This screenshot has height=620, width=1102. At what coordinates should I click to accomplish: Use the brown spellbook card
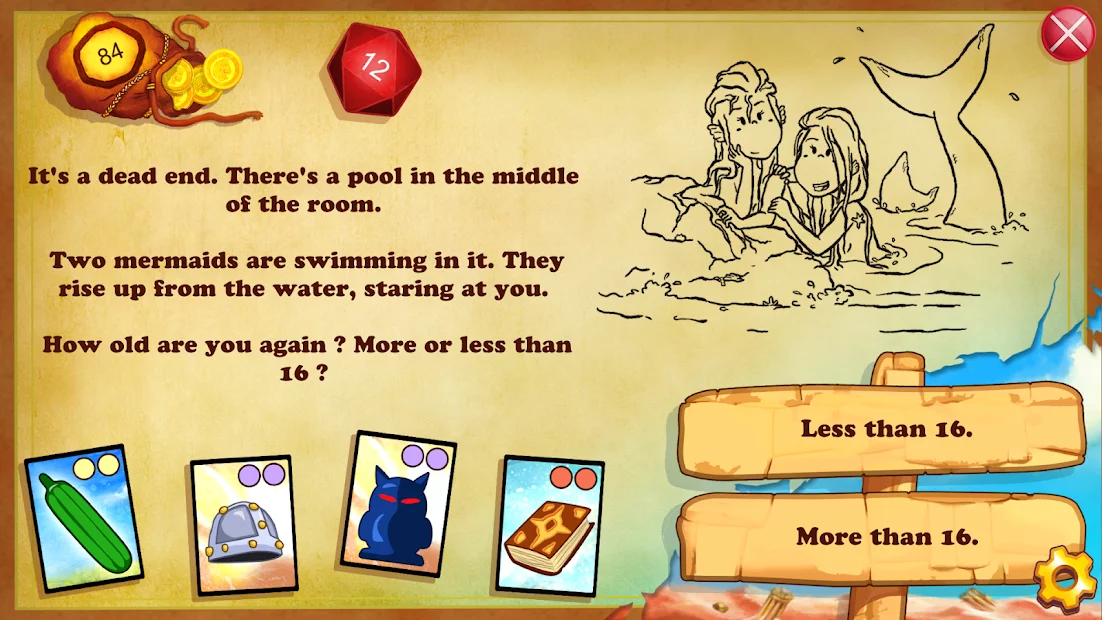(549, 524)
